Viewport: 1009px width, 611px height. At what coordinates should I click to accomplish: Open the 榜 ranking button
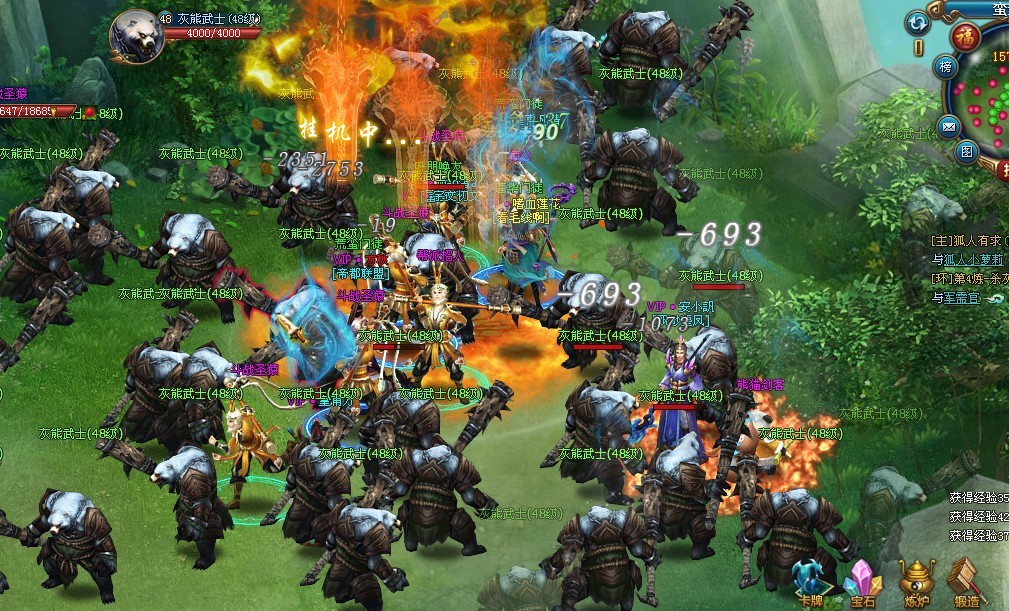[946, 66]
